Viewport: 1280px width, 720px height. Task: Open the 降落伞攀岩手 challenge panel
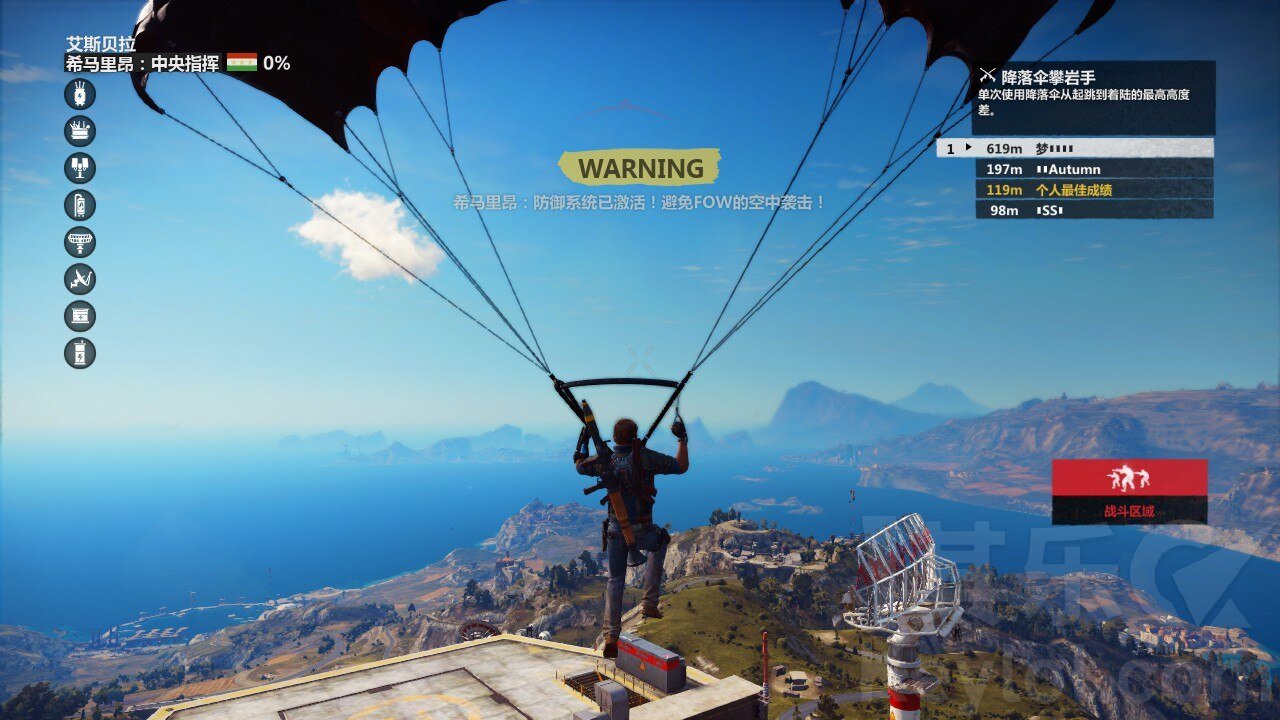[x=1093, y=97]
